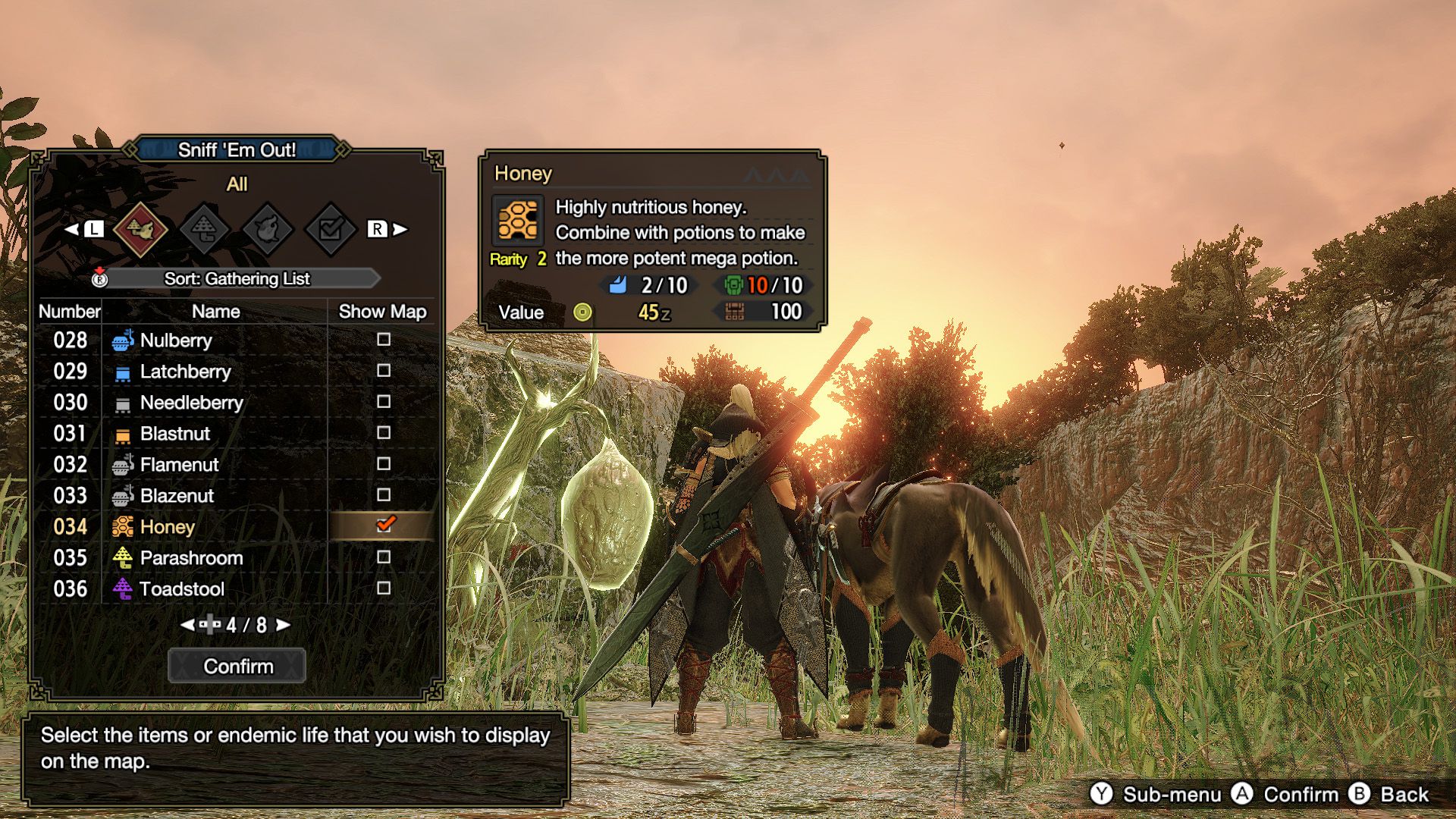Select the Parashroom row name
The image size is (1456, 819).
pos(191,558)
